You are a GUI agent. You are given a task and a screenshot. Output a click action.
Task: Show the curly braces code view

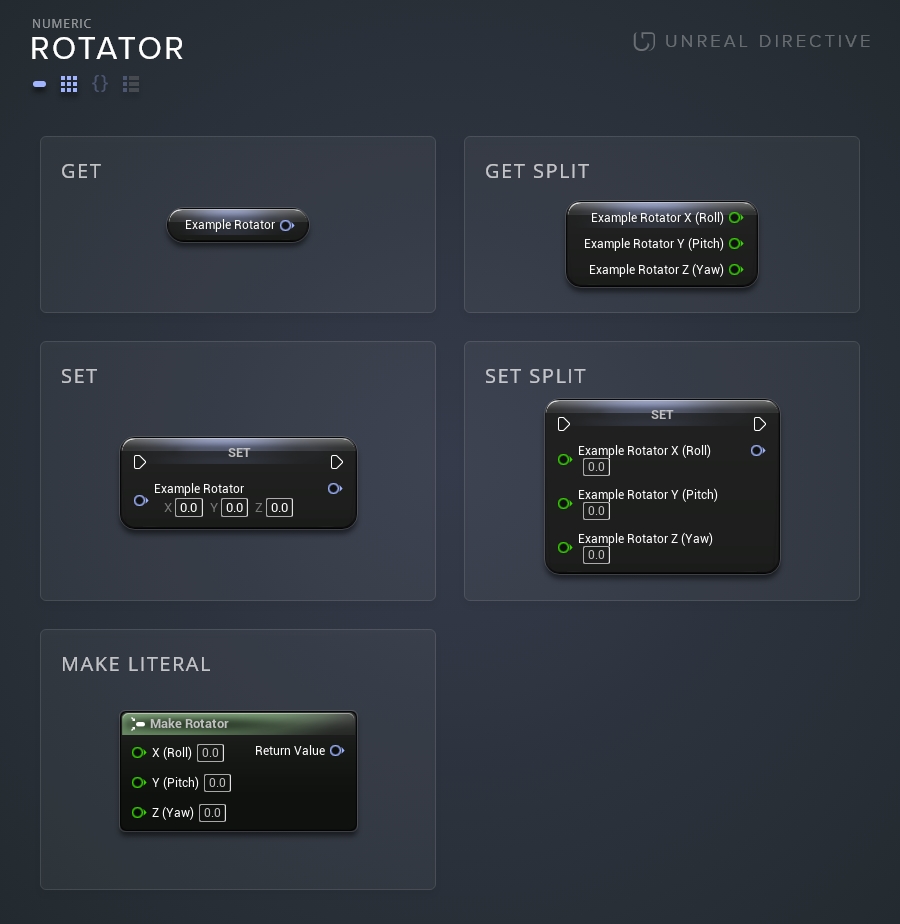tap(100, 84)
